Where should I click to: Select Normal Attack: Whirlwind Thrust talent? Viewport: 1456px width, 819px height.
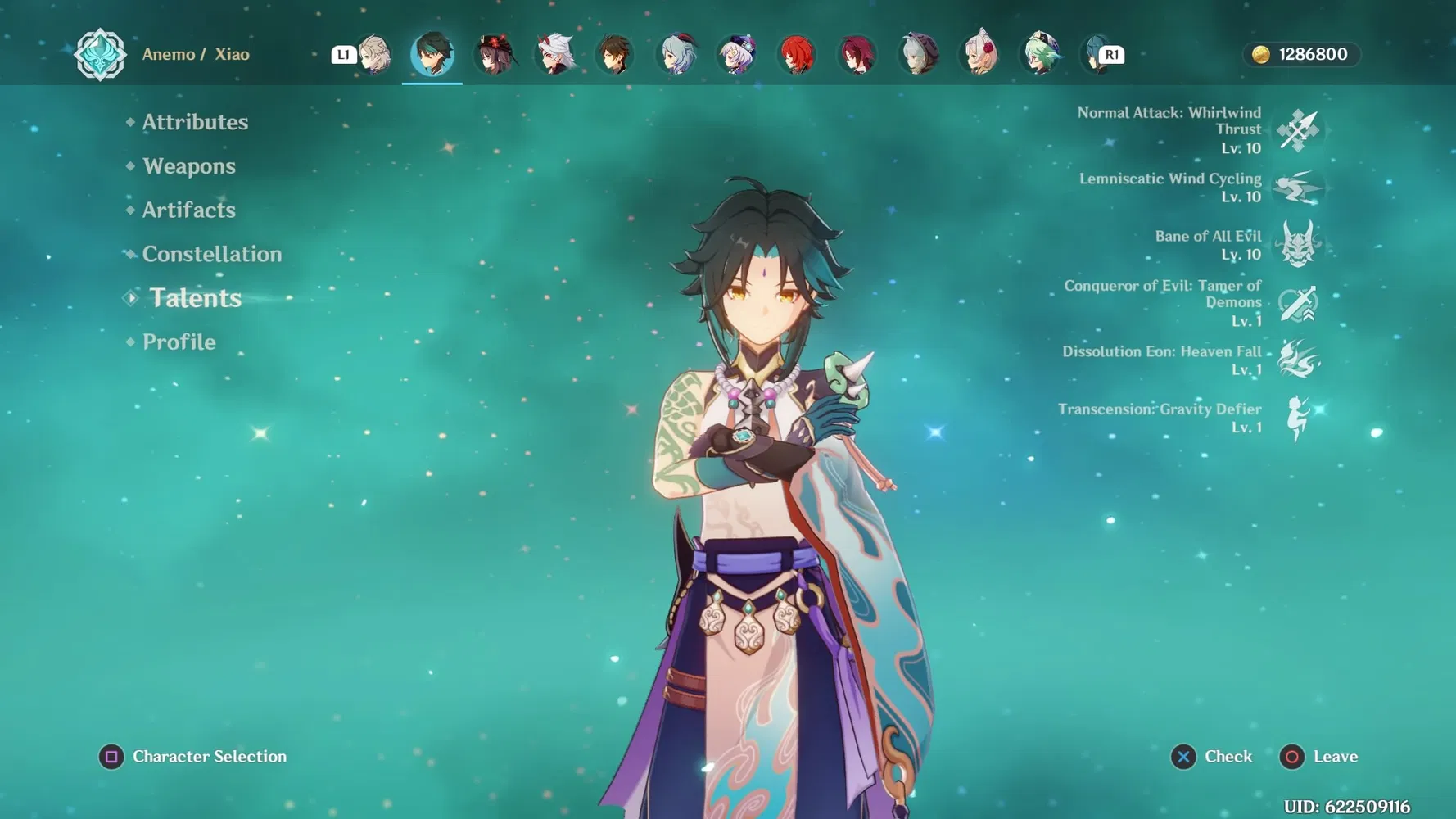(x=1298, y=129)
